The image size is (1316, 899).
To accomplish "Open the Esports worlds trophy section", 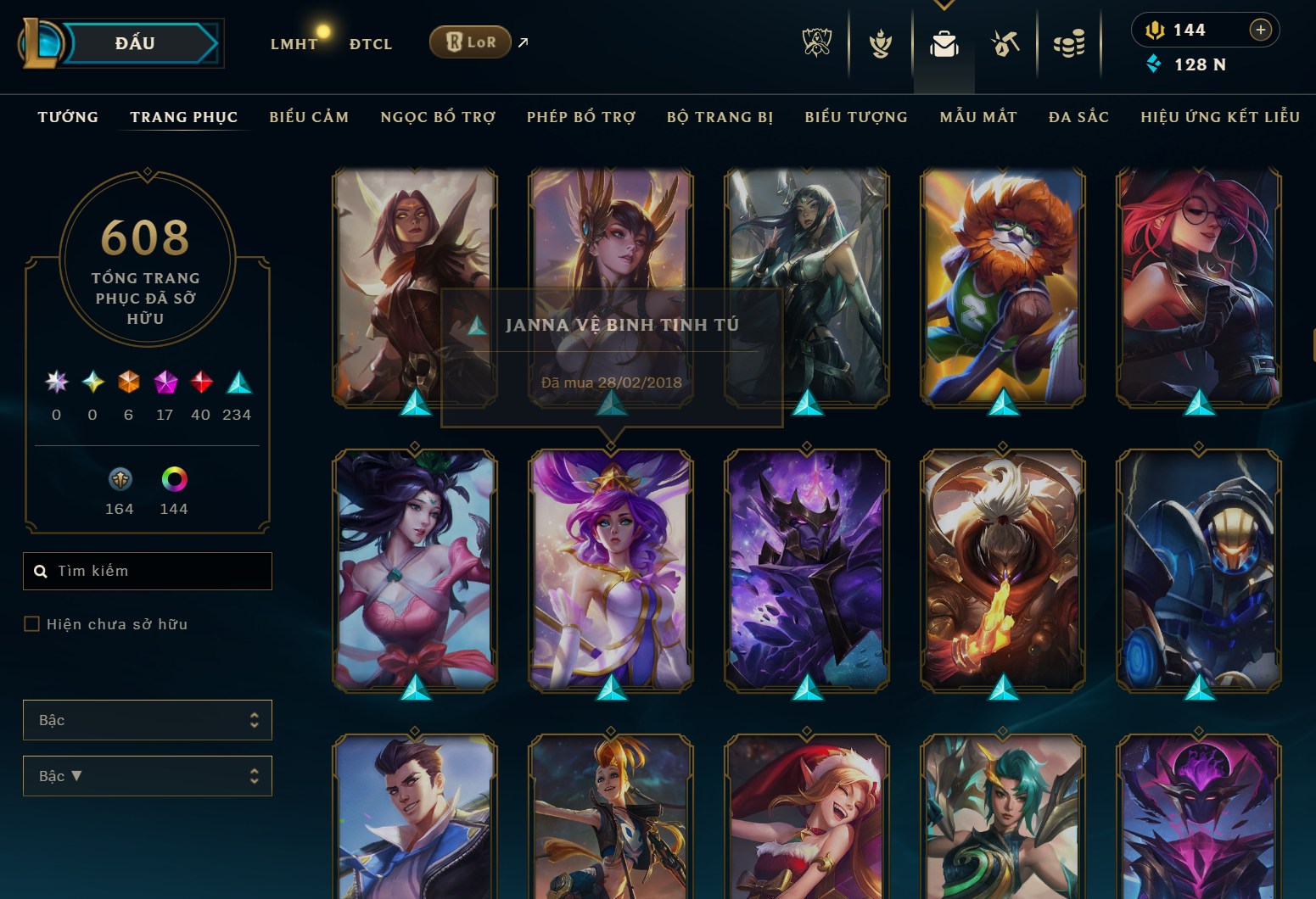I will coord(815,42).
